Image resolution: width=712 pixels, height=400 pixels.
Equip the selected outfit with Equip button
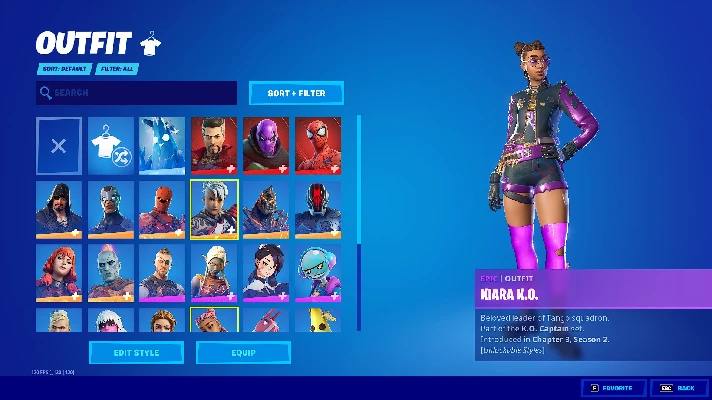pos(243,352)
